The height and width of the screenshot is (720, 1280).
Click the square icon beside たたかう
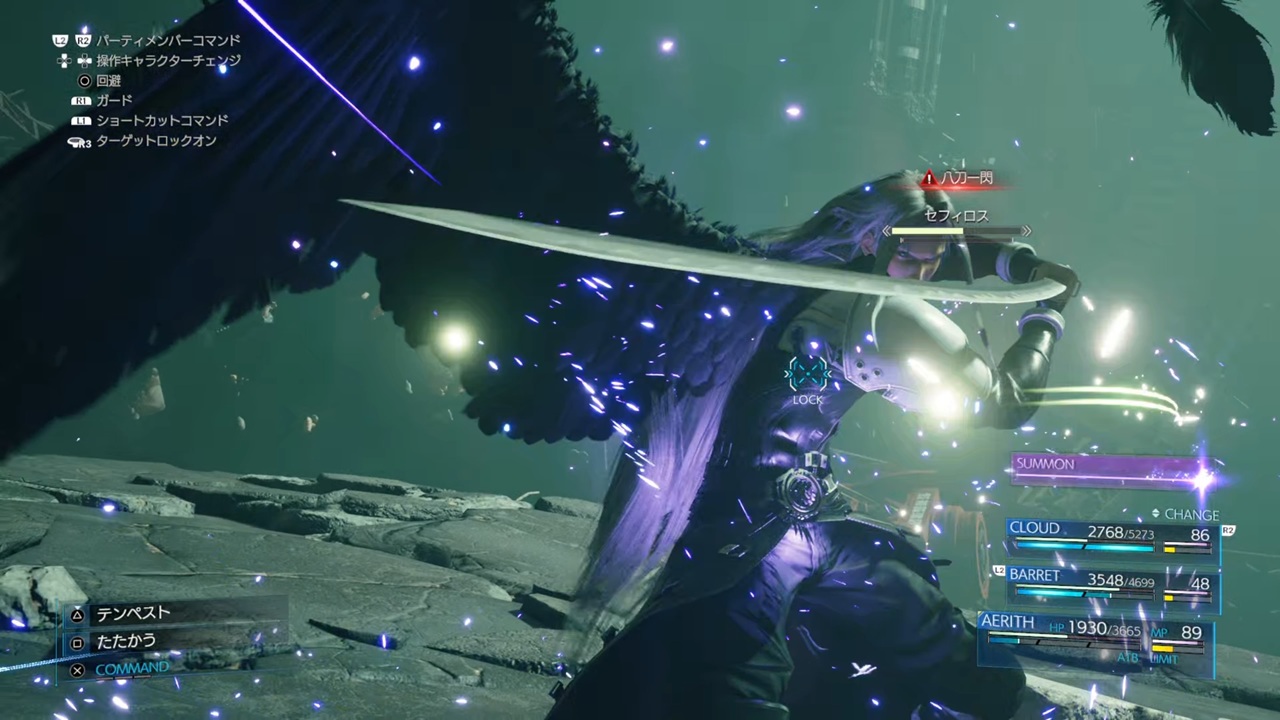pyautogui.click(x=77, y=641)
